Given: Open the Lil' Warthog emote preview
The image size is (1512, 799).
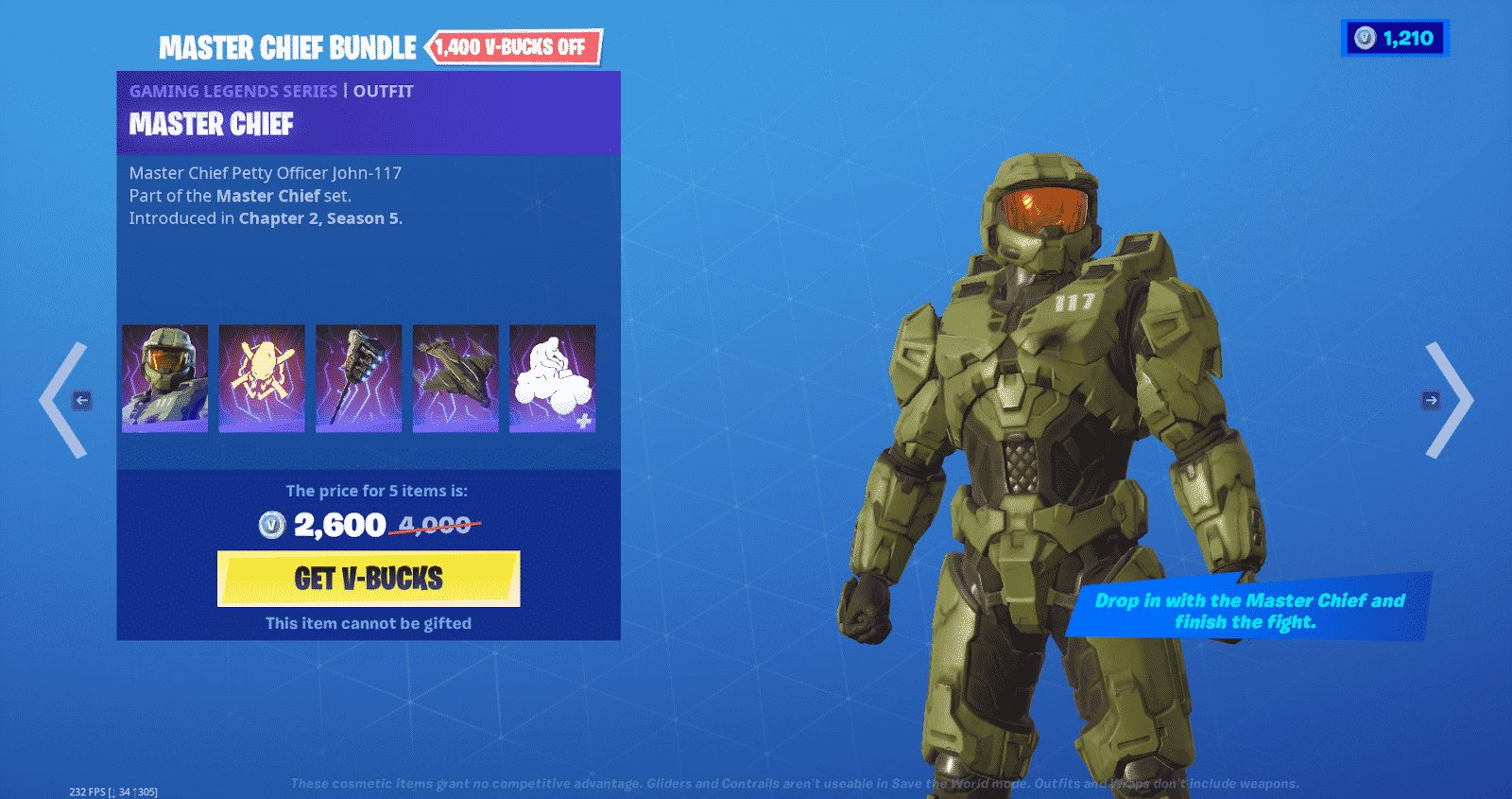Looking at the screenshot, I should click(x=553, y=377).
